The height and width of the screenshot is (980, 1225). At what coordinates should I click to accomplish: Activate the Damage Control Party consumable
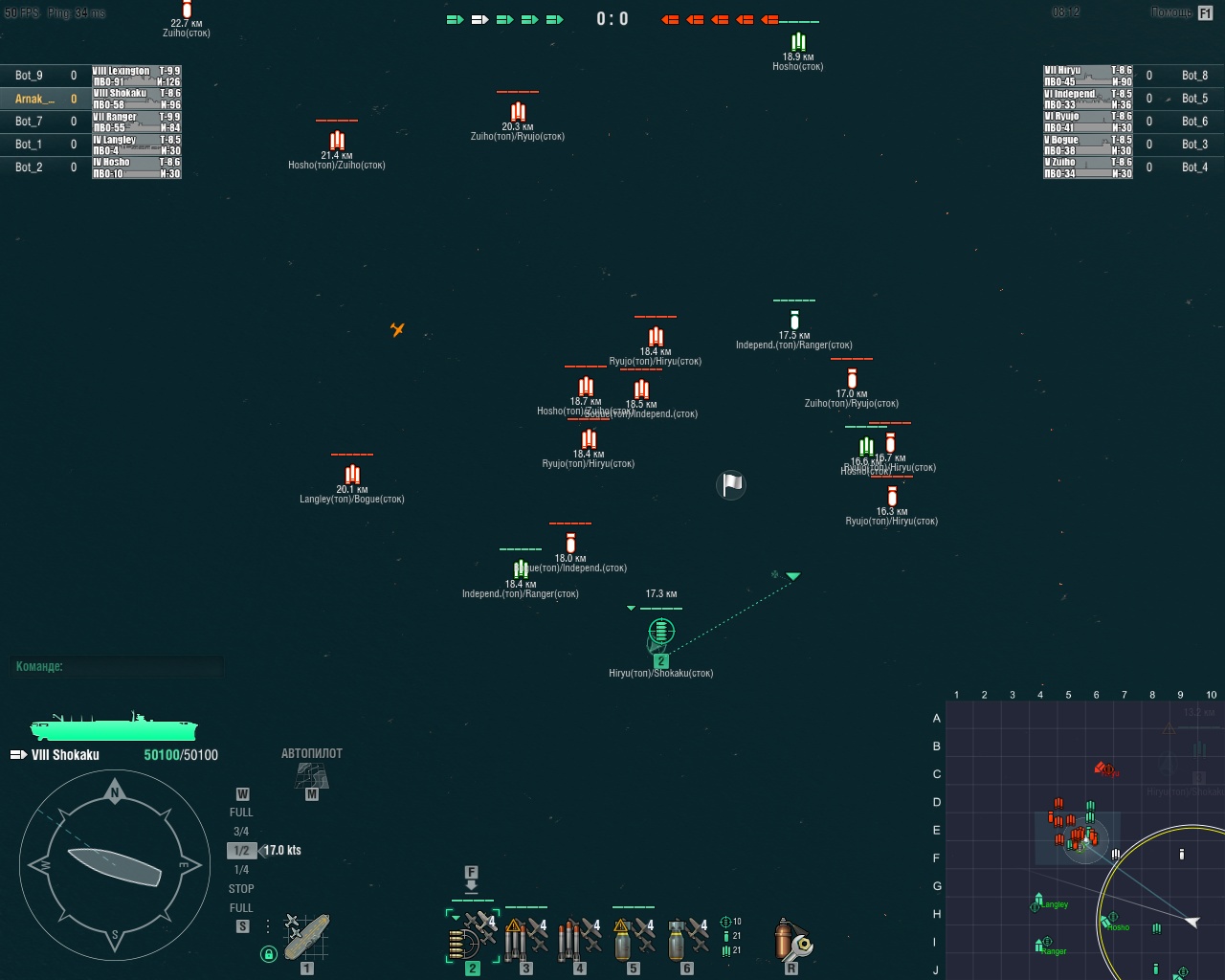pyautogui.click(x=791, y=940)
